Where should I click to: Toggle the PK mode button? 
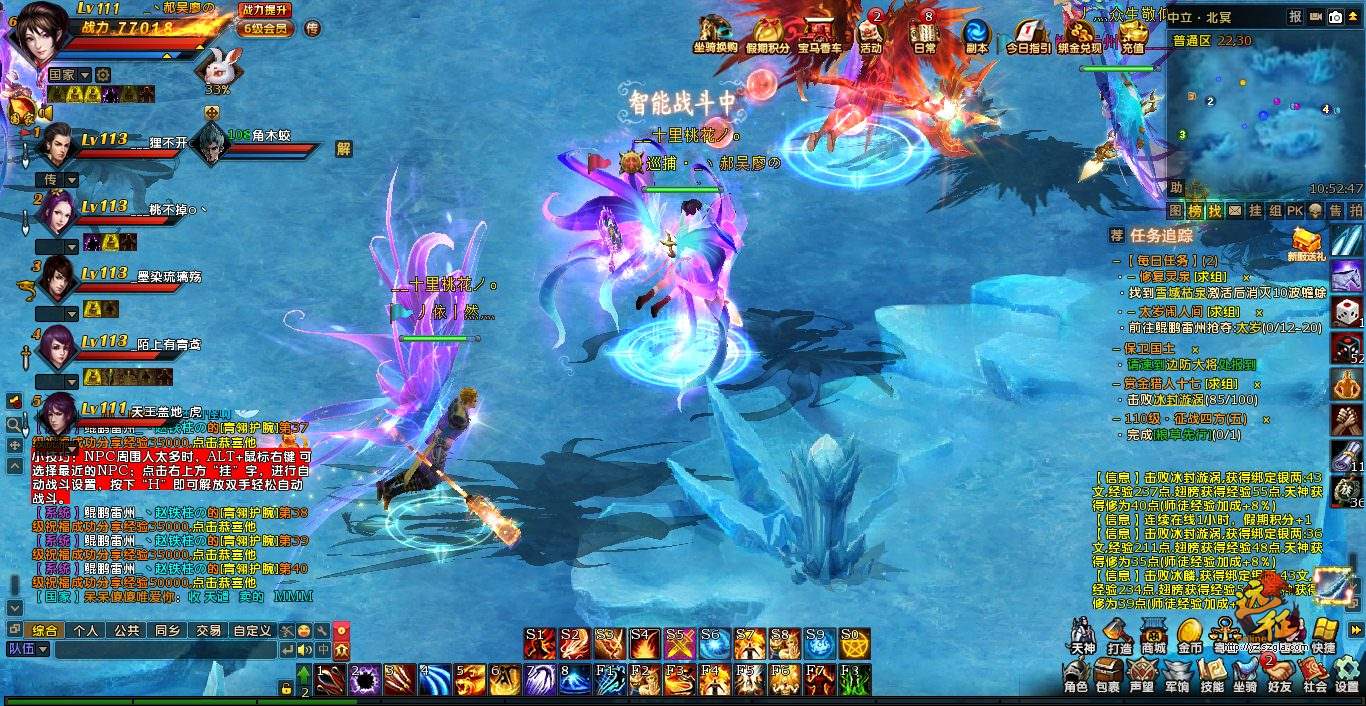[x=1295, y=211]
